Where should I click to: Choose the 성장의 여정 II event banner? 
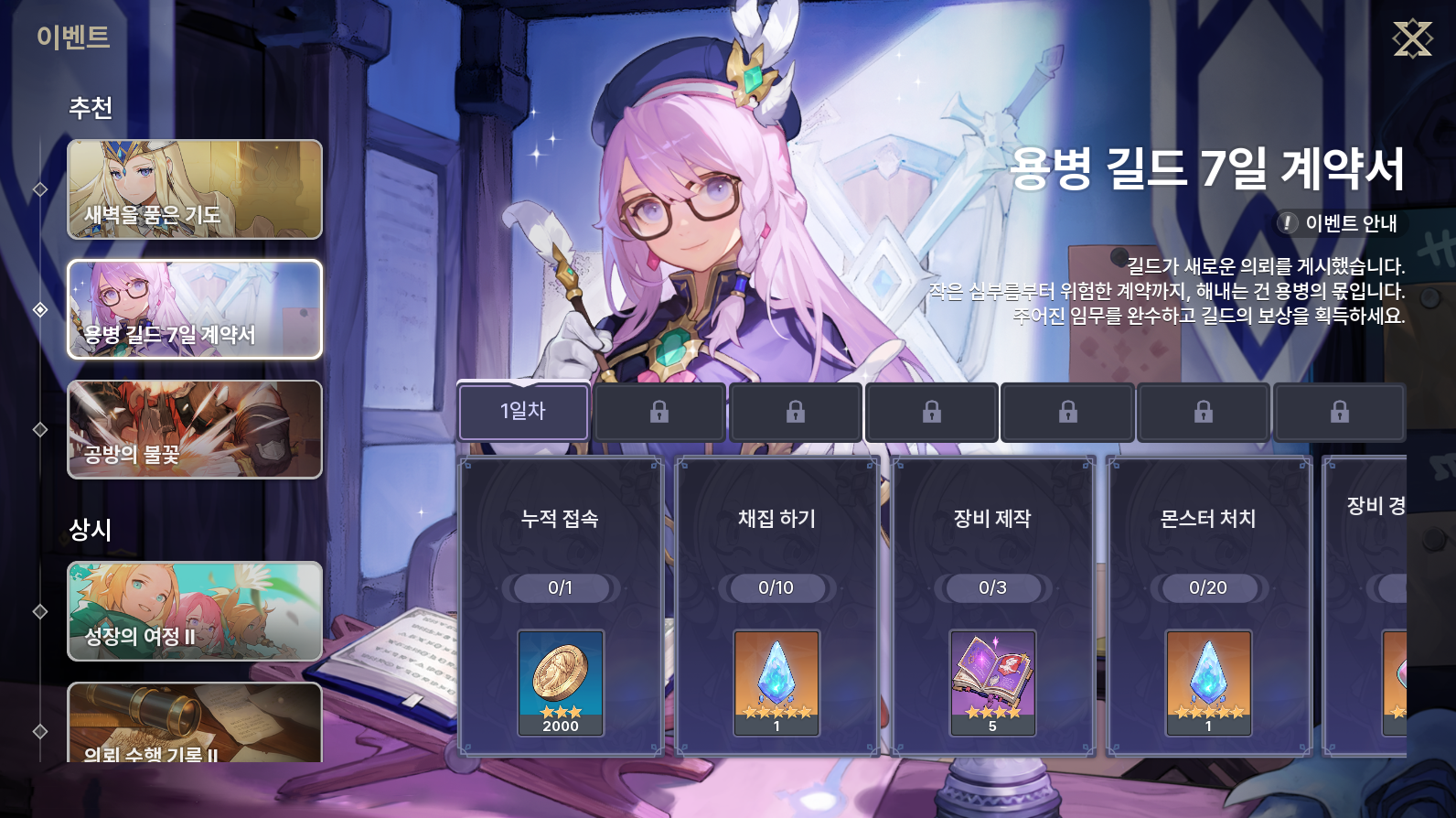pyautogui.click(x=195, y=610)
